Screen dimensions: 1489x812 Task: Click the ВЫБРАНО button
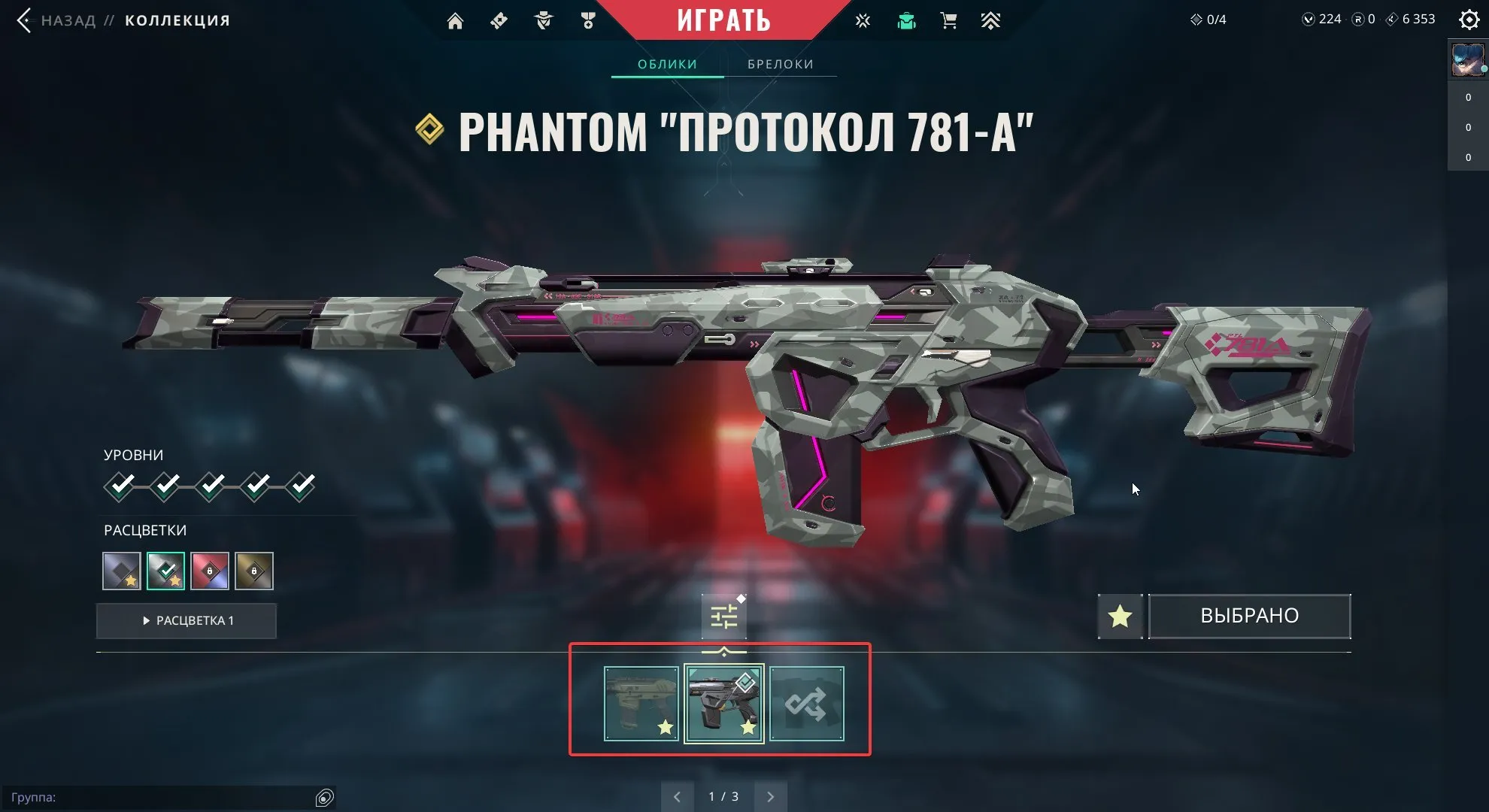(1249, 616)
